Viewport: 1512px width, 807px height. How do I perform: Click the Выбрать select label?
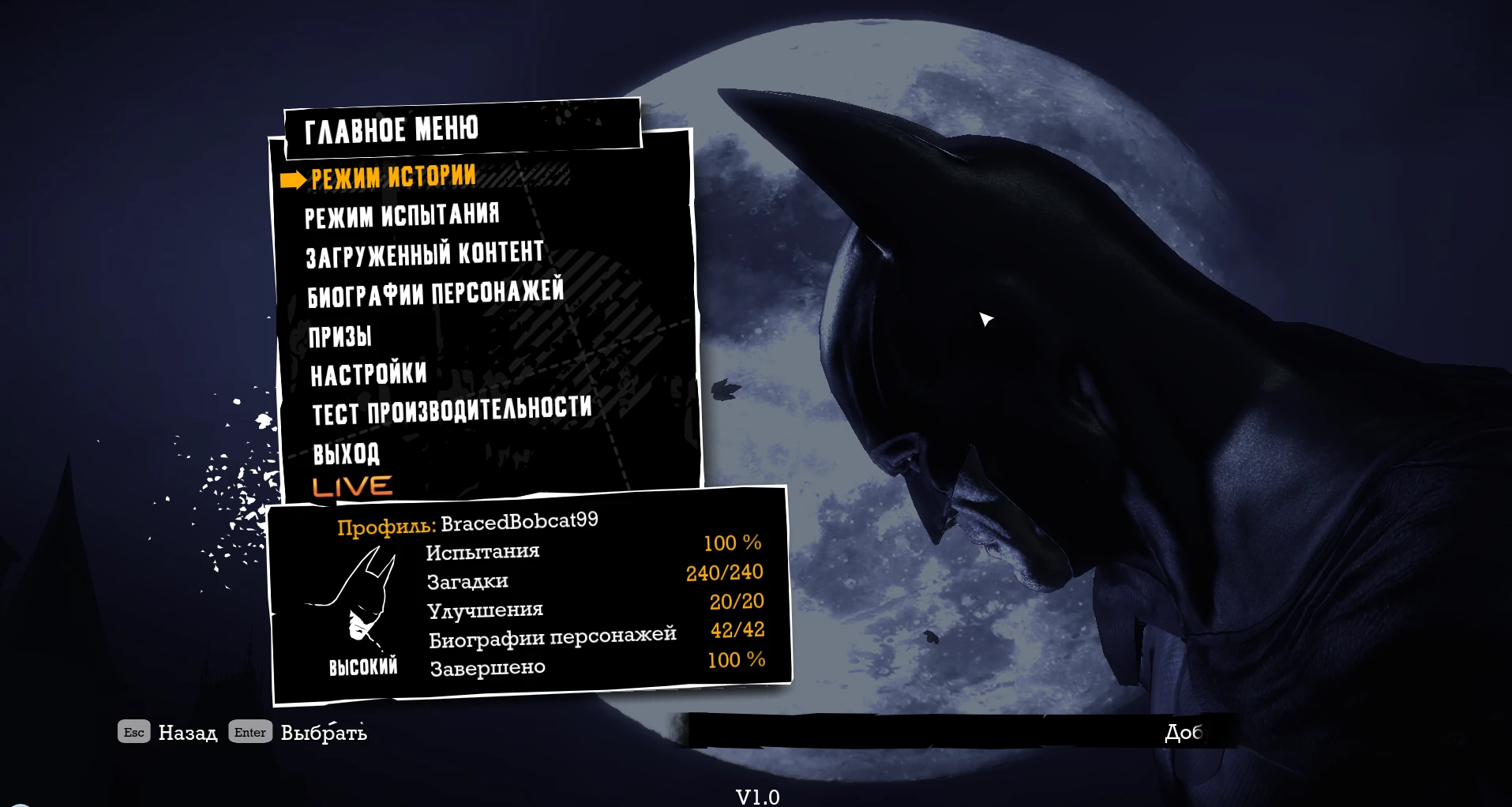[323, 733]
